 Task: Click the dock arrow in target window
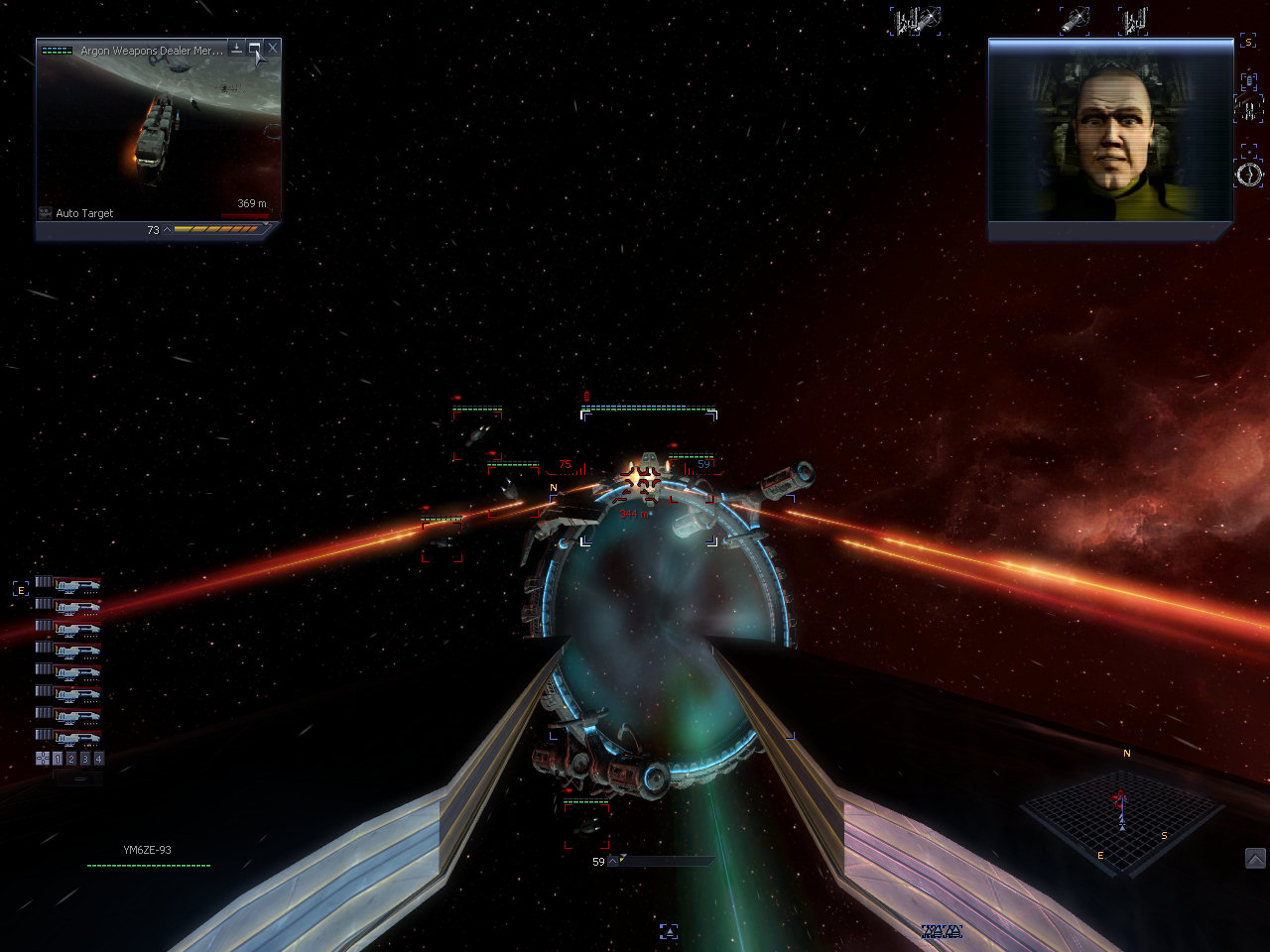(x=236, y=48)
